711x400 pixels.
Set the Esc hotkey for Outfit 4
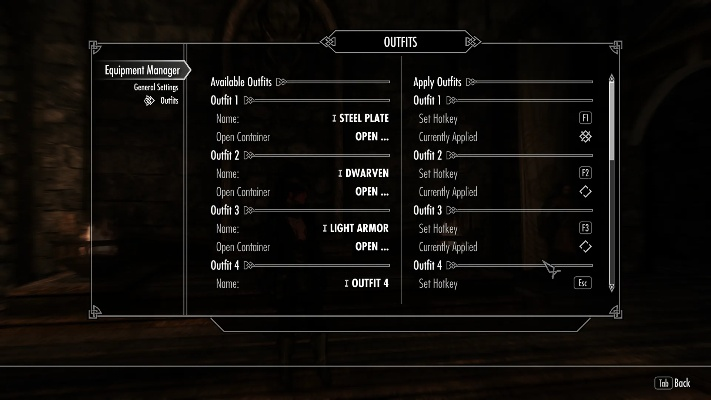[x=582, y=283]
